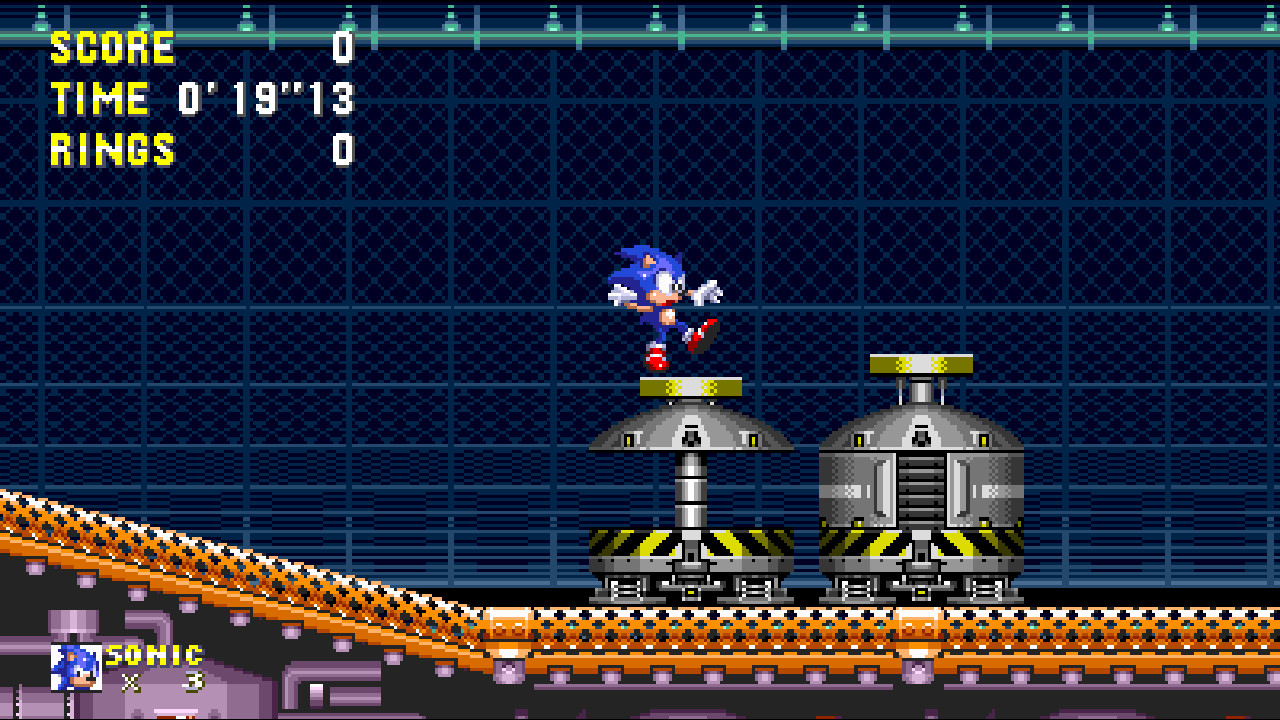Click the vented grate on the right machine
The width and height of the screenshot is (1280, 720).
921,490
